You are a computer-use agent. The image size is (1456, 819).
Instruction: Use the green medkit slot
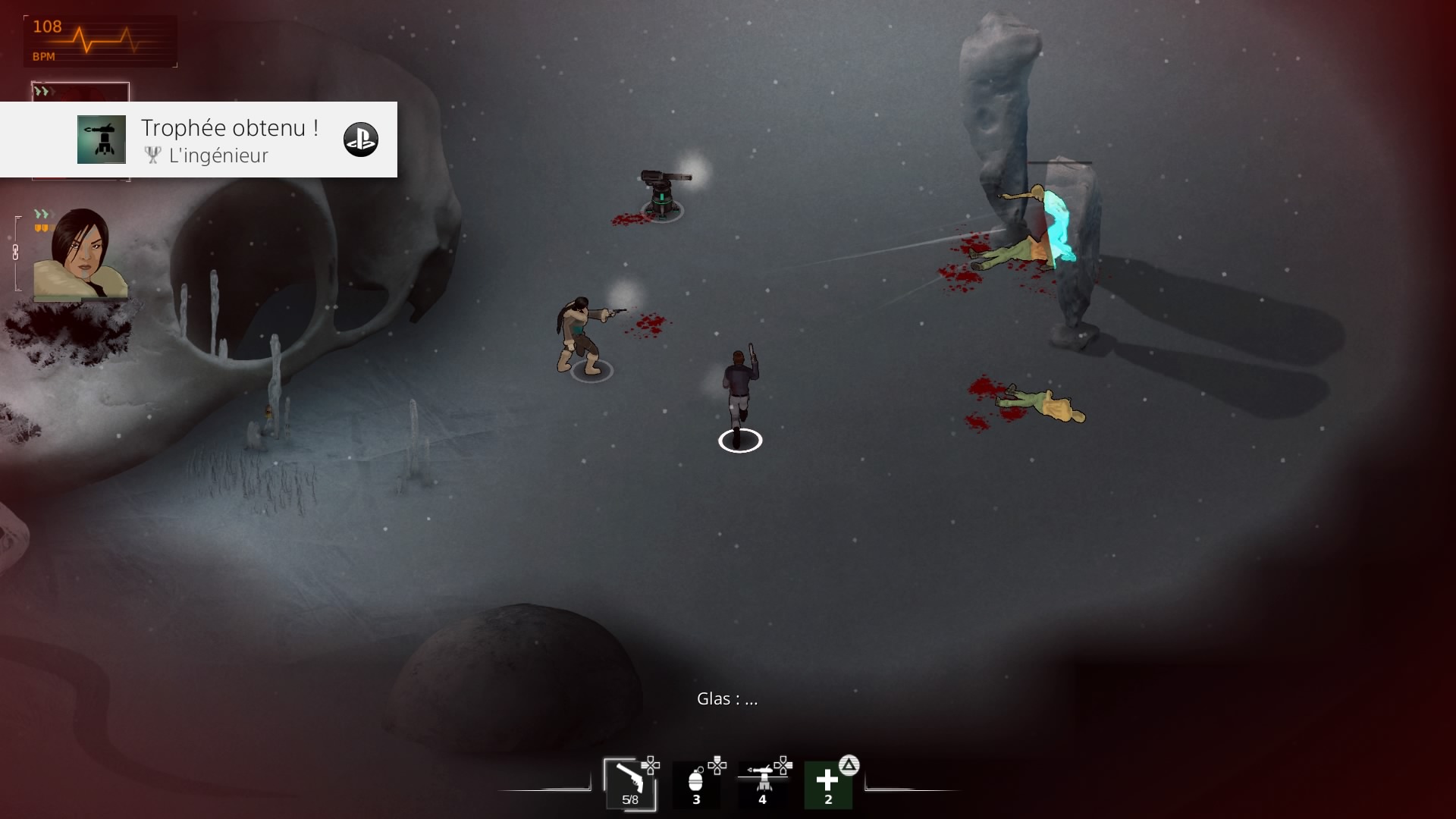tap(828, 785)
